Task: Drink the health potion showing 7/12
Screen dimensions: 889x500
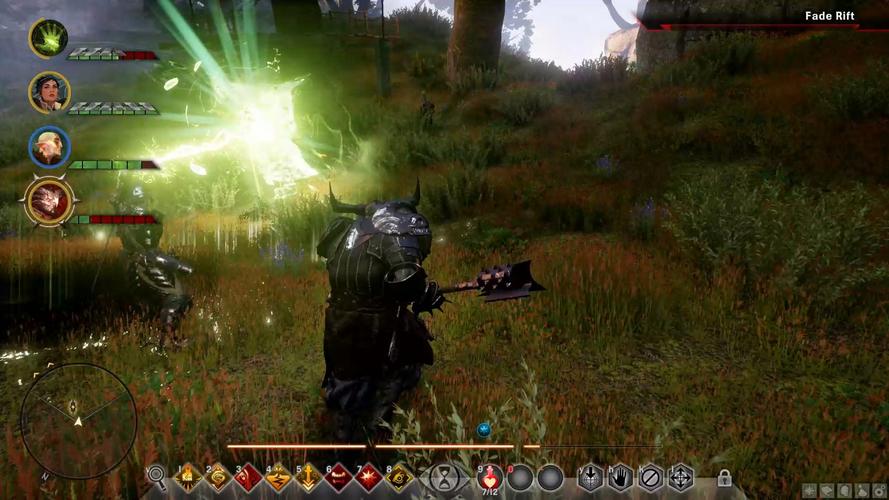Action: (x=490, y=477)
